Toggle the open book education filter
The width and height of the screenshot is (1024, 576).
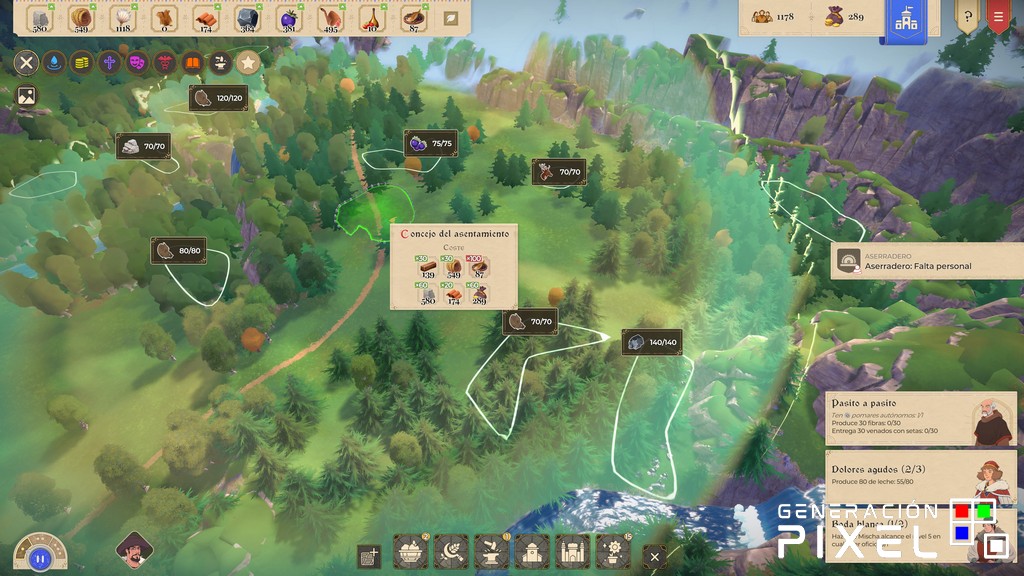(192, 63)
